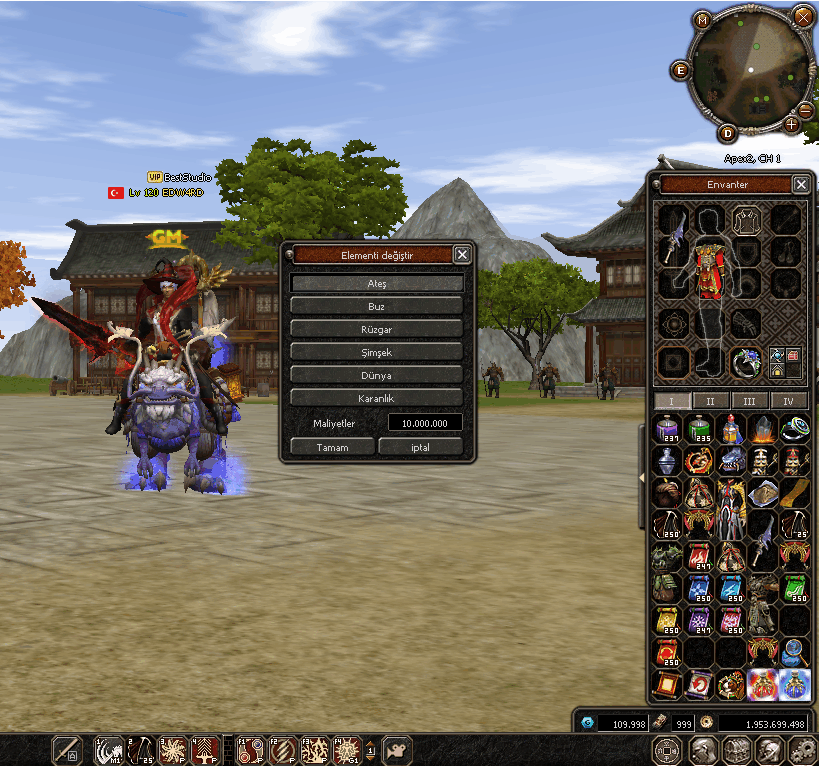Pick the Rüzgar element
The height and width of the screenshot is (766, 819).
coord(377,329)
